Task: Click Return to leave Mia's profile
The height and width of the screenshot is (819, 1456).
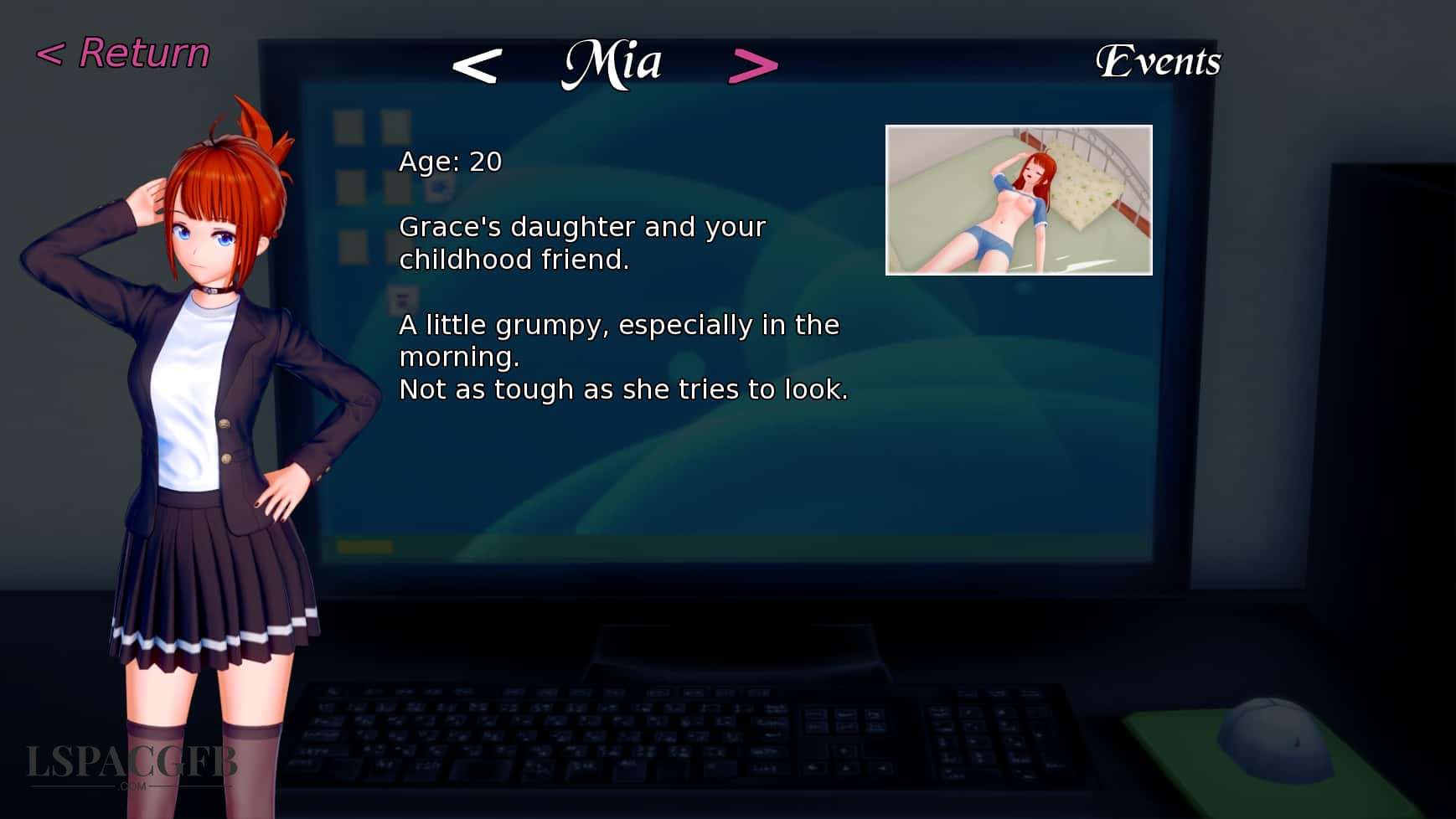Action: (x=123, y=52)
